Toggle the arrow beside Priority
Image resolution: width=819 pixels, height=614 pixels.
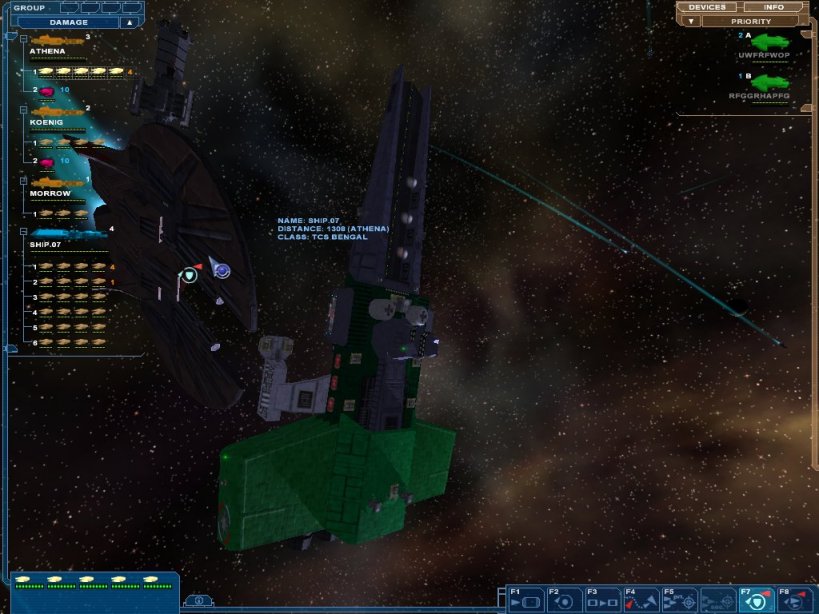(689, 21)
